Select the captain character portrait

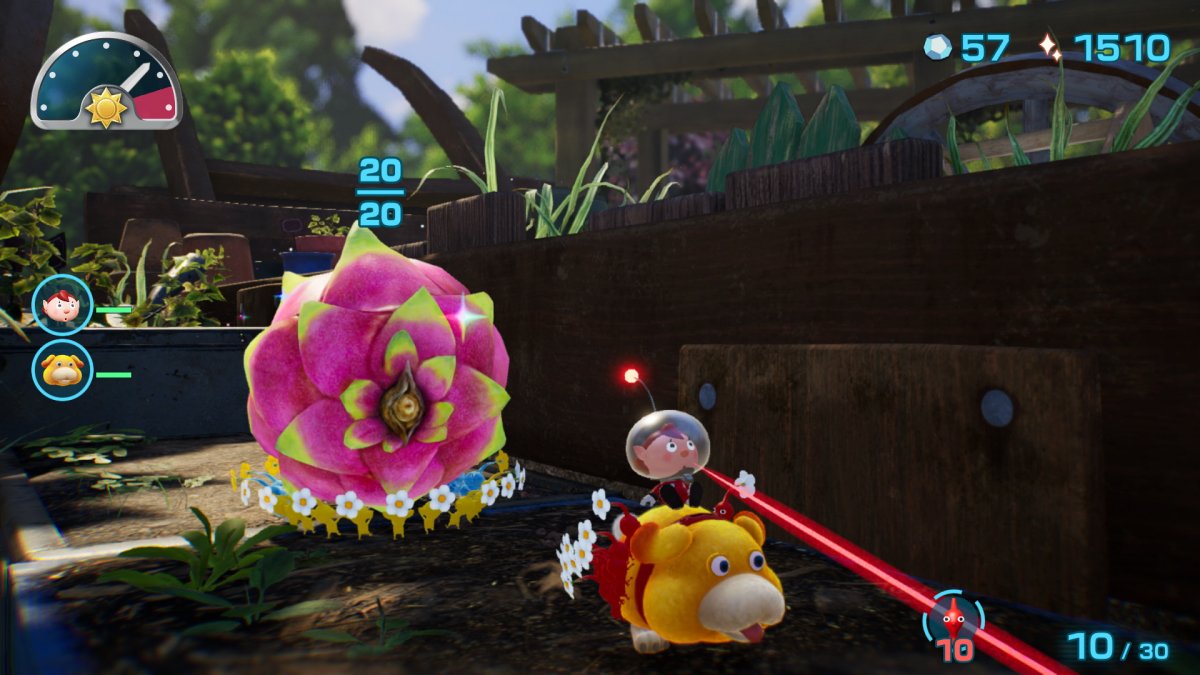point(62,304)
